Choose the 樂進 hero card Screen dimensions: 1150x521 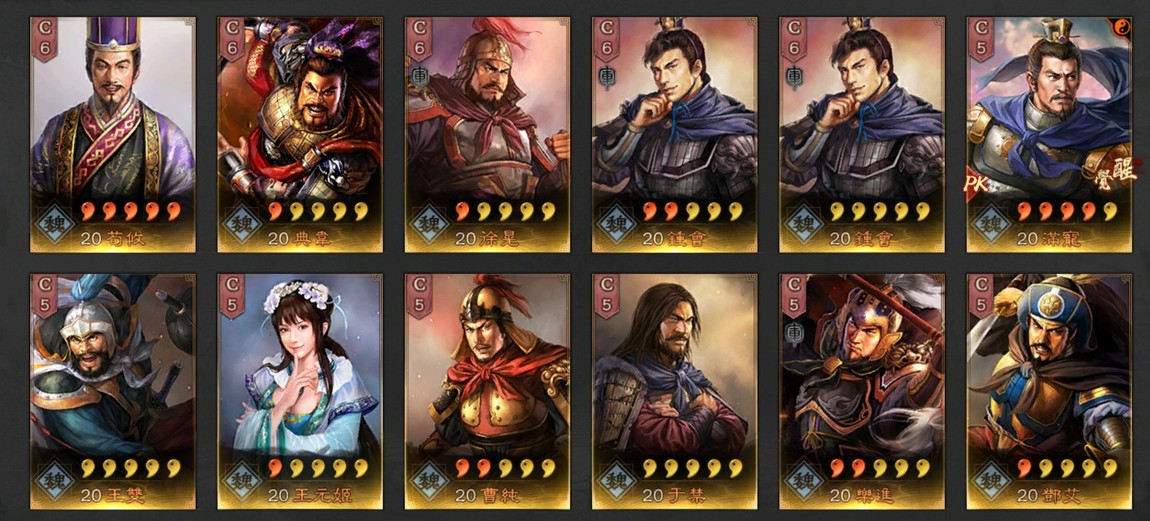(861, 391)
